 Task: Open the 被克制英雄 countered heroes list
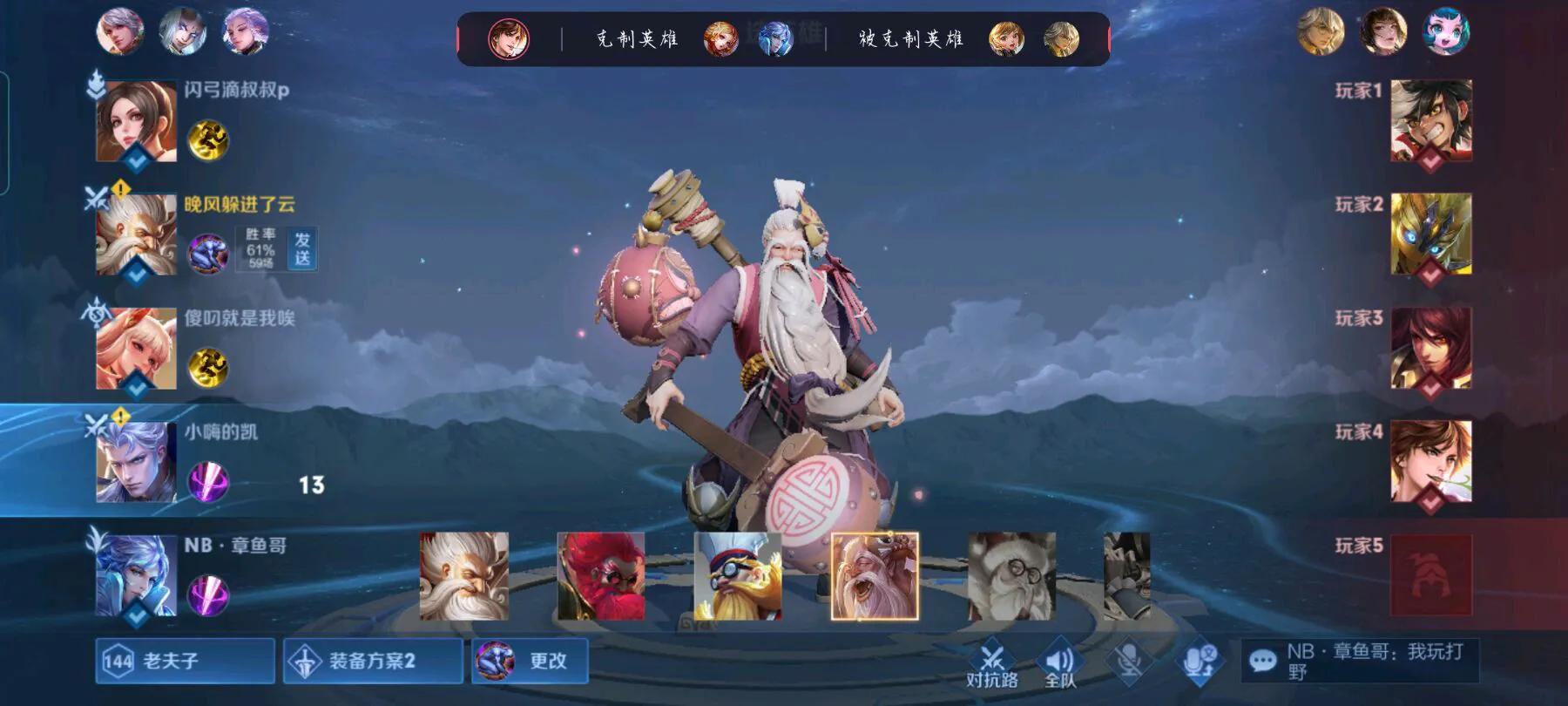(910, 39)
